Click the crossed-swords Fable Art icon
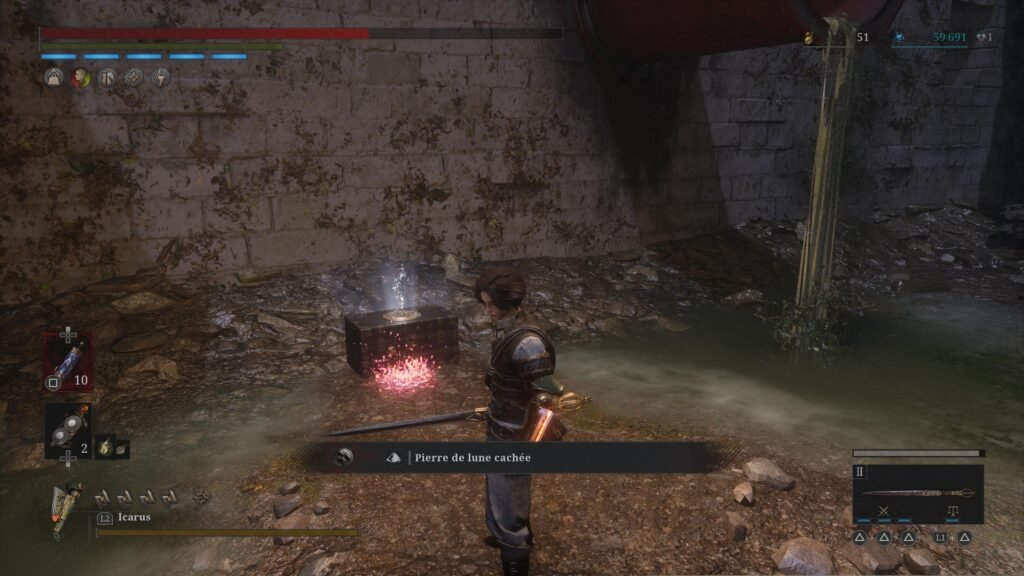Viewport: 1024px width, 576px height. [885, 512]
